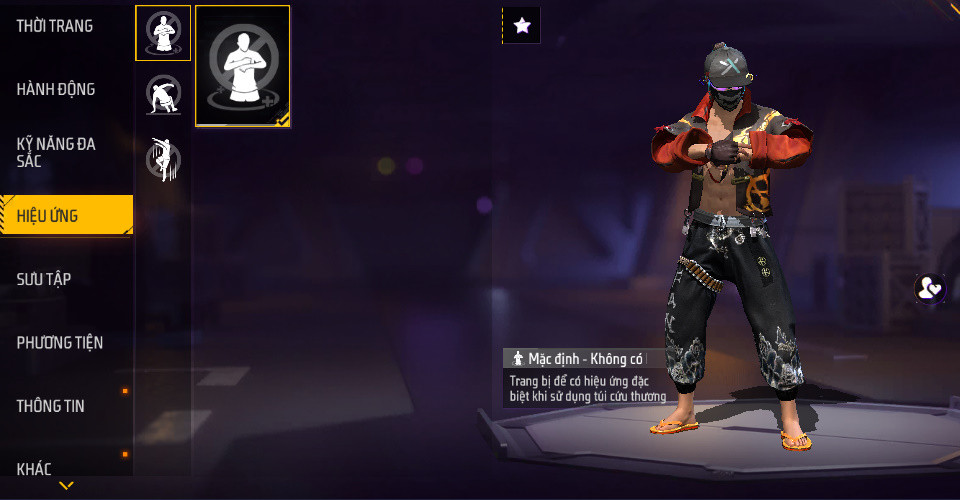The image size is (960, 500).
Task: Open the Thời Trang menu
Action: (x=55, y=26)
